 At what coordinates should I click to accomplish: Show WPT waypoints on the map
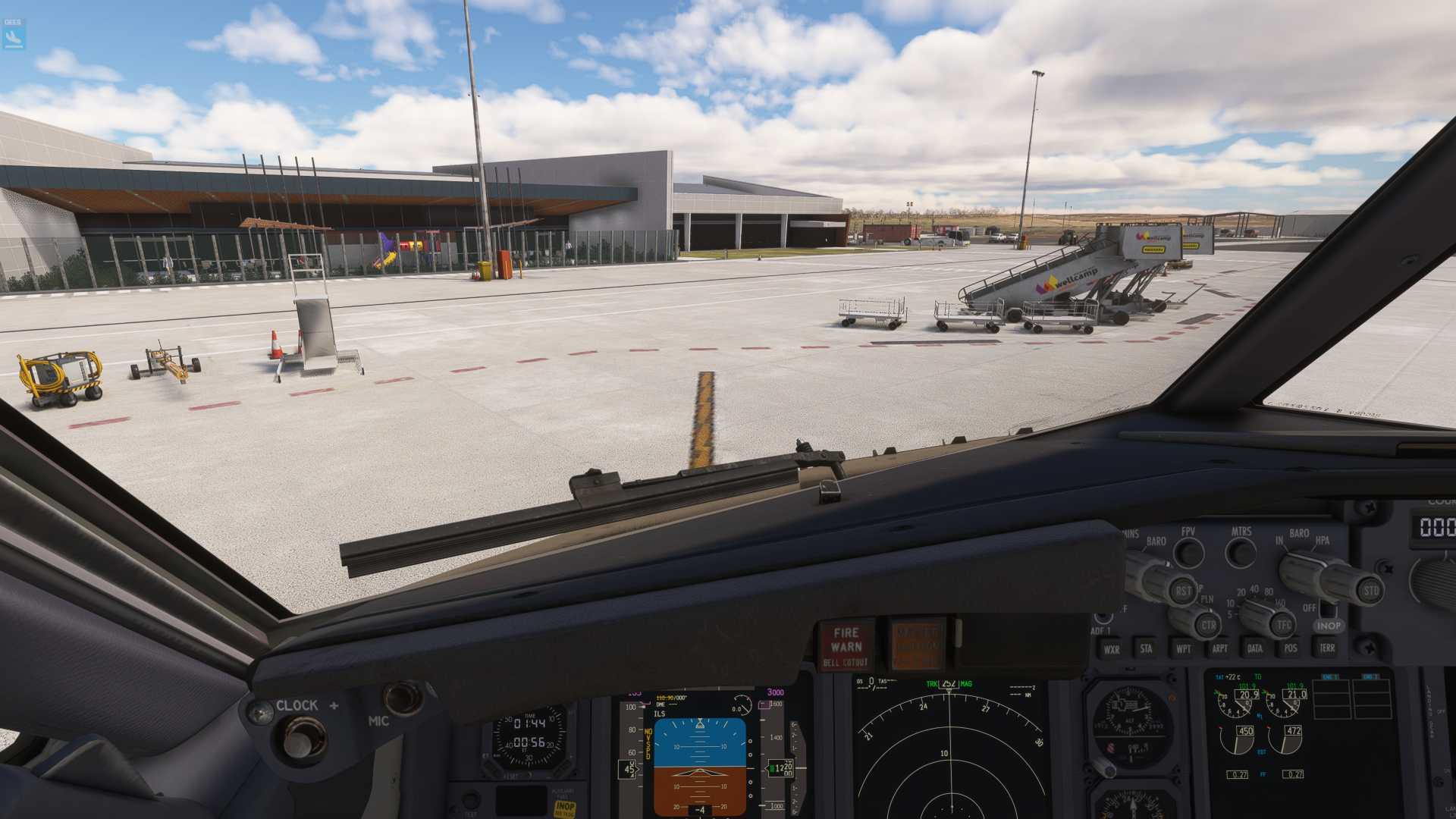[x=1183, y=648]
